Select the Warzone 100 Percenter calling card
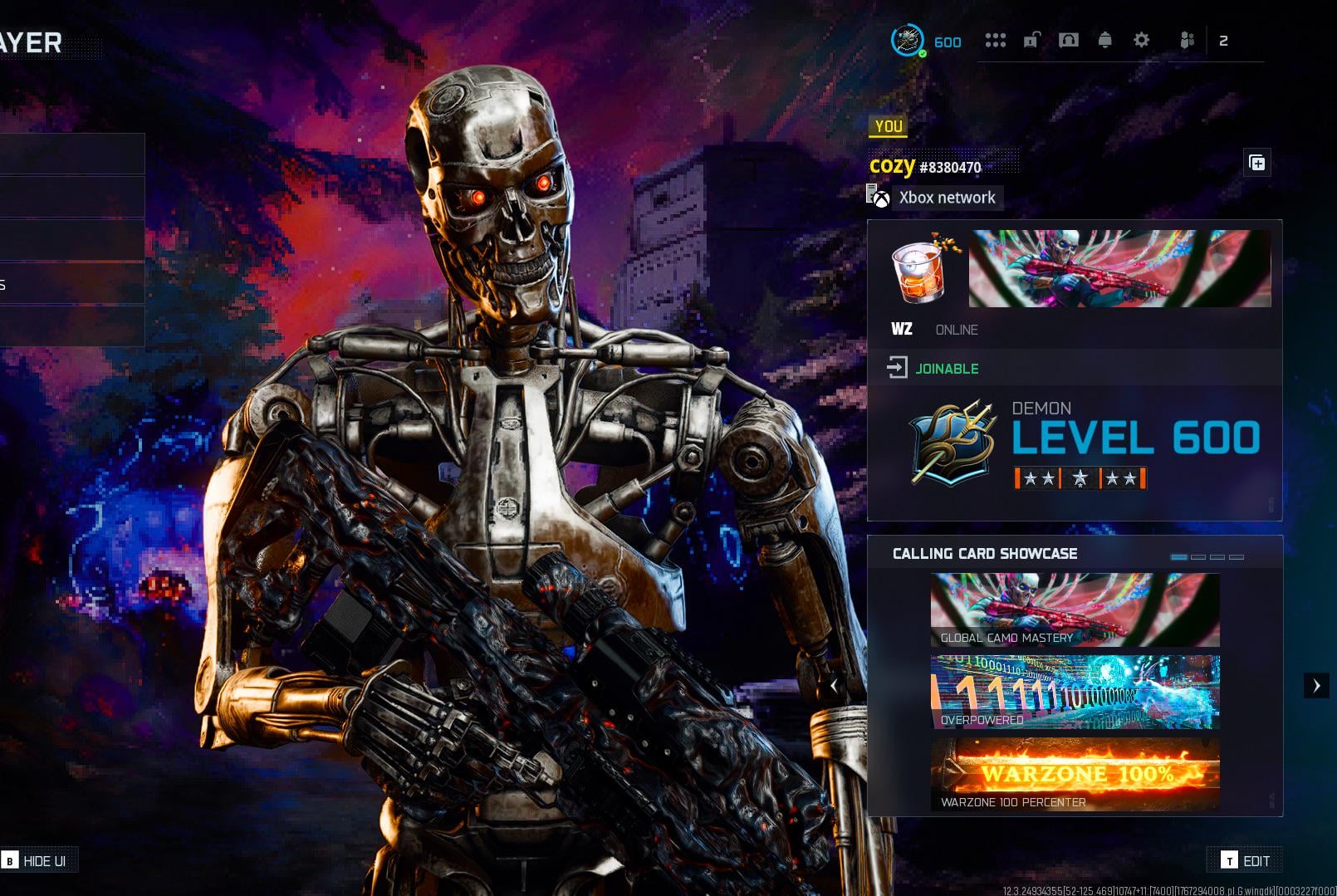The width and height of the screenshot is (1337, 896). [1075, 774]
